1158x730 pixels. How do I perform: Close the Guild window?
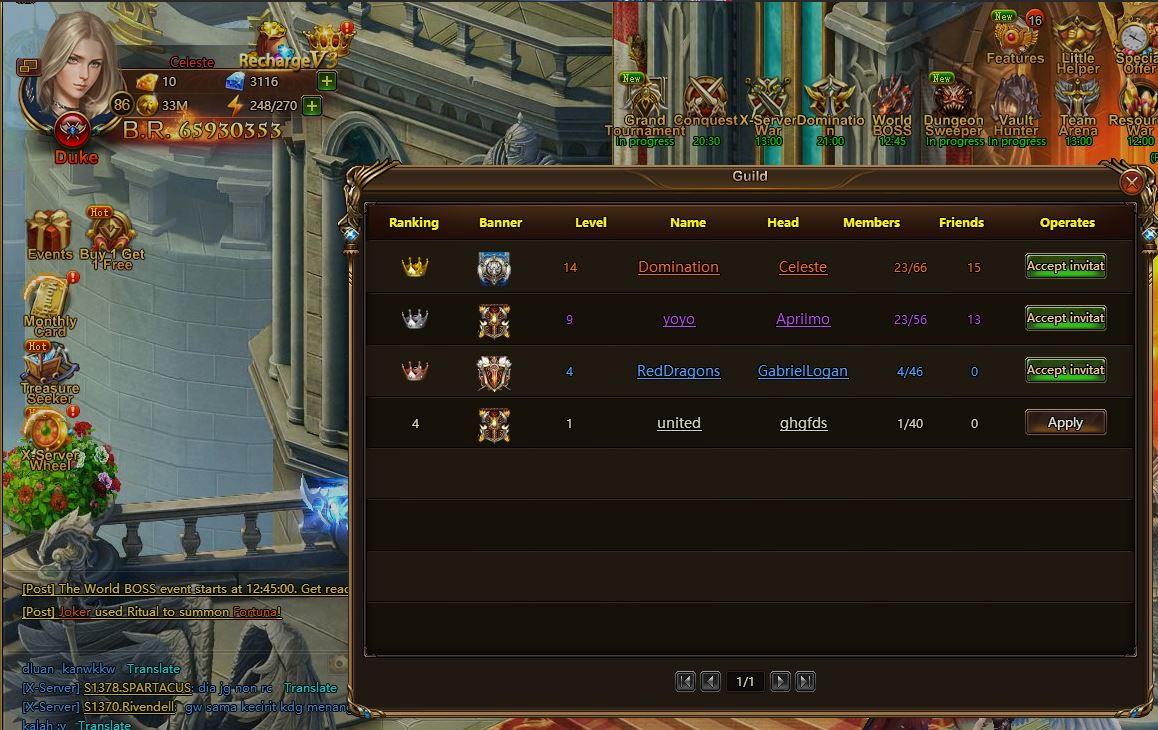[x=1132, y=182]
